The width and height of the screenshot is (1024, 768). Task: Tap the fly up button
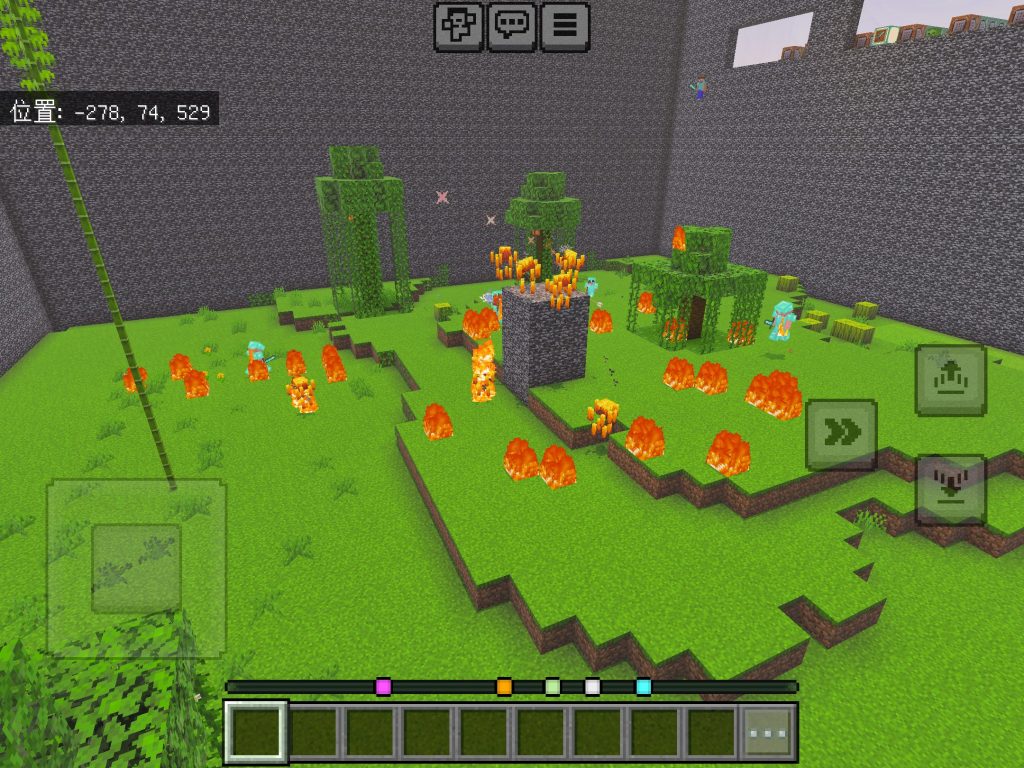(951, 380)
